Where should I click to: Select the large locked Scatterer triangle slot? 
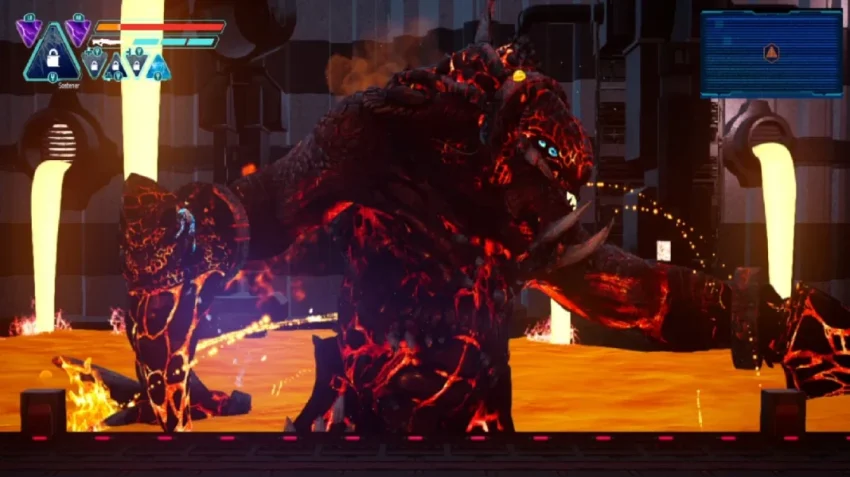click(x=52, y=56)
